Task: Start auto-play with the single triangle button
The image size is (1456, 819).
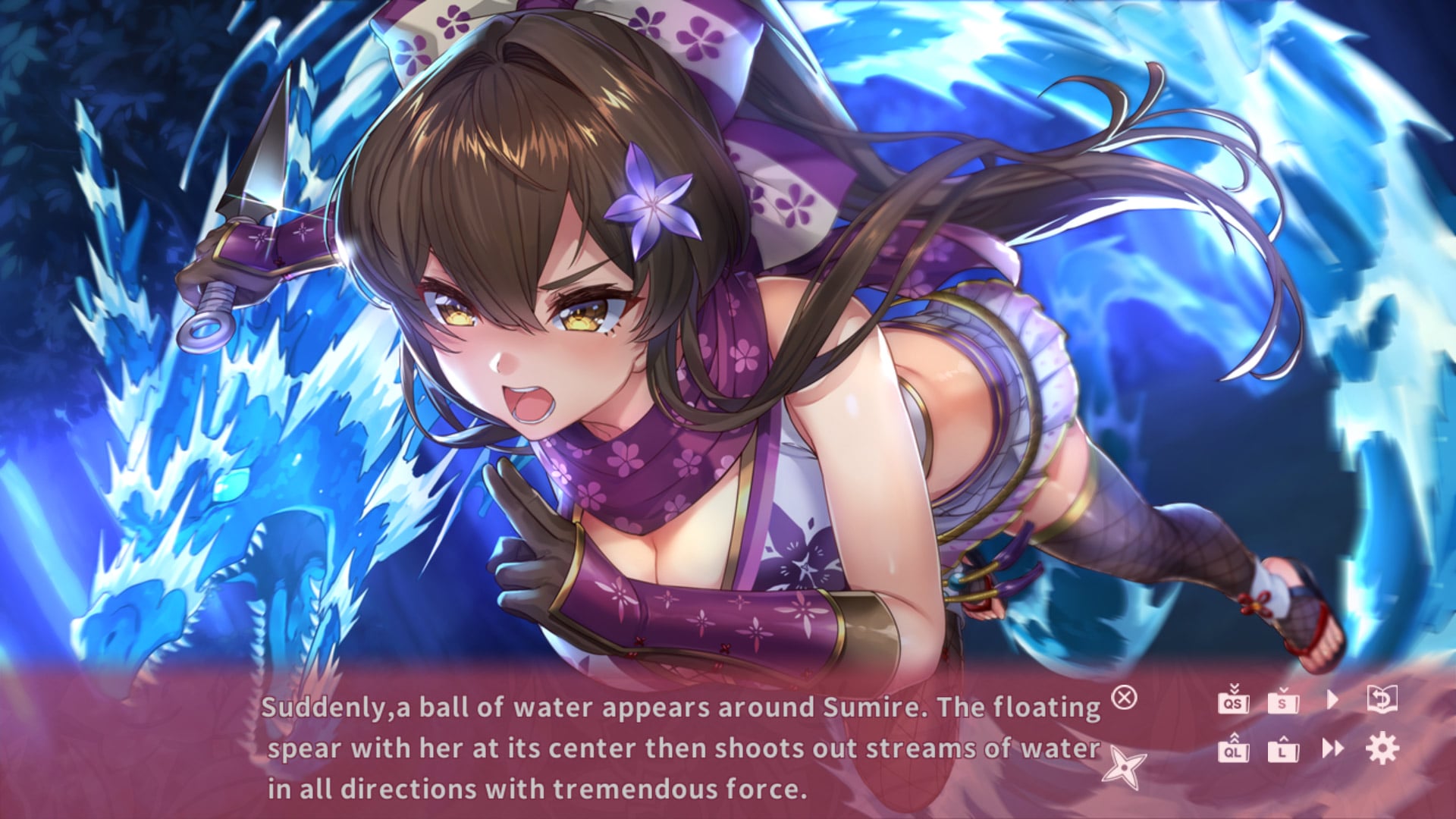Action: click(1332, 699)
